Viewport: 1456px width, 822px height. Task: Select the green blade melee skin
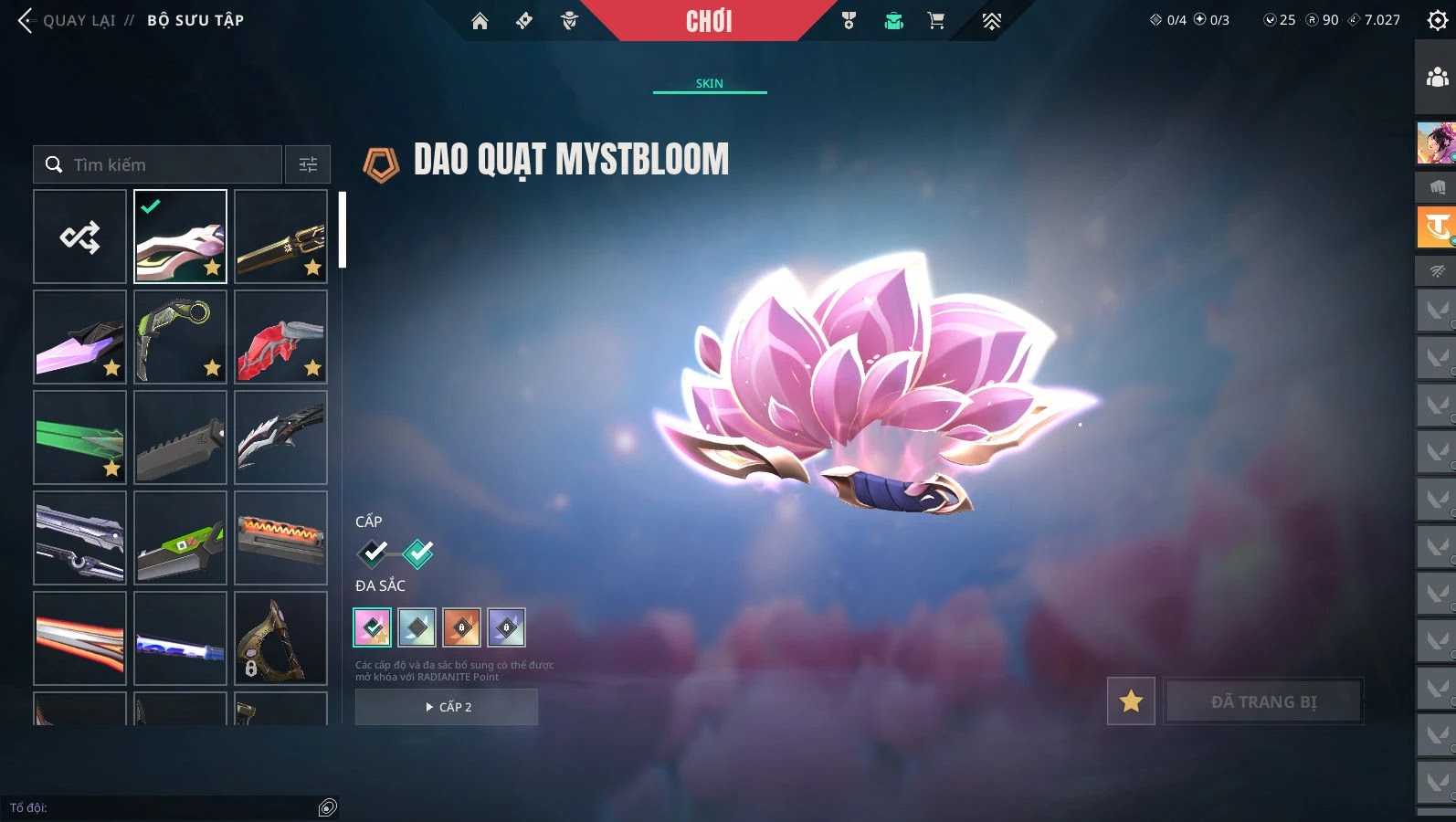point(80,437)
